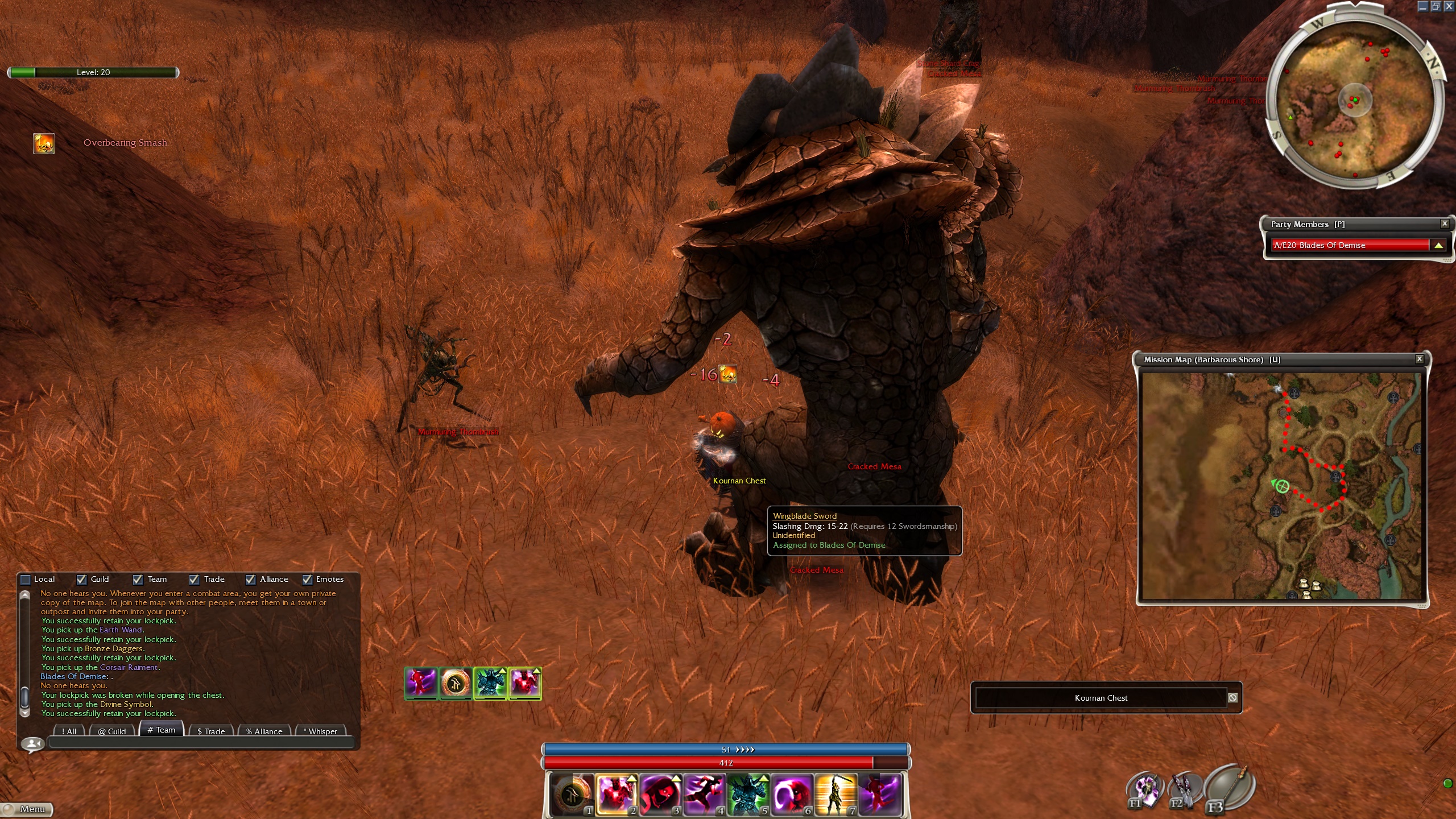
Task: Toggle the Emotes chat checkbox
Action: 307,580
